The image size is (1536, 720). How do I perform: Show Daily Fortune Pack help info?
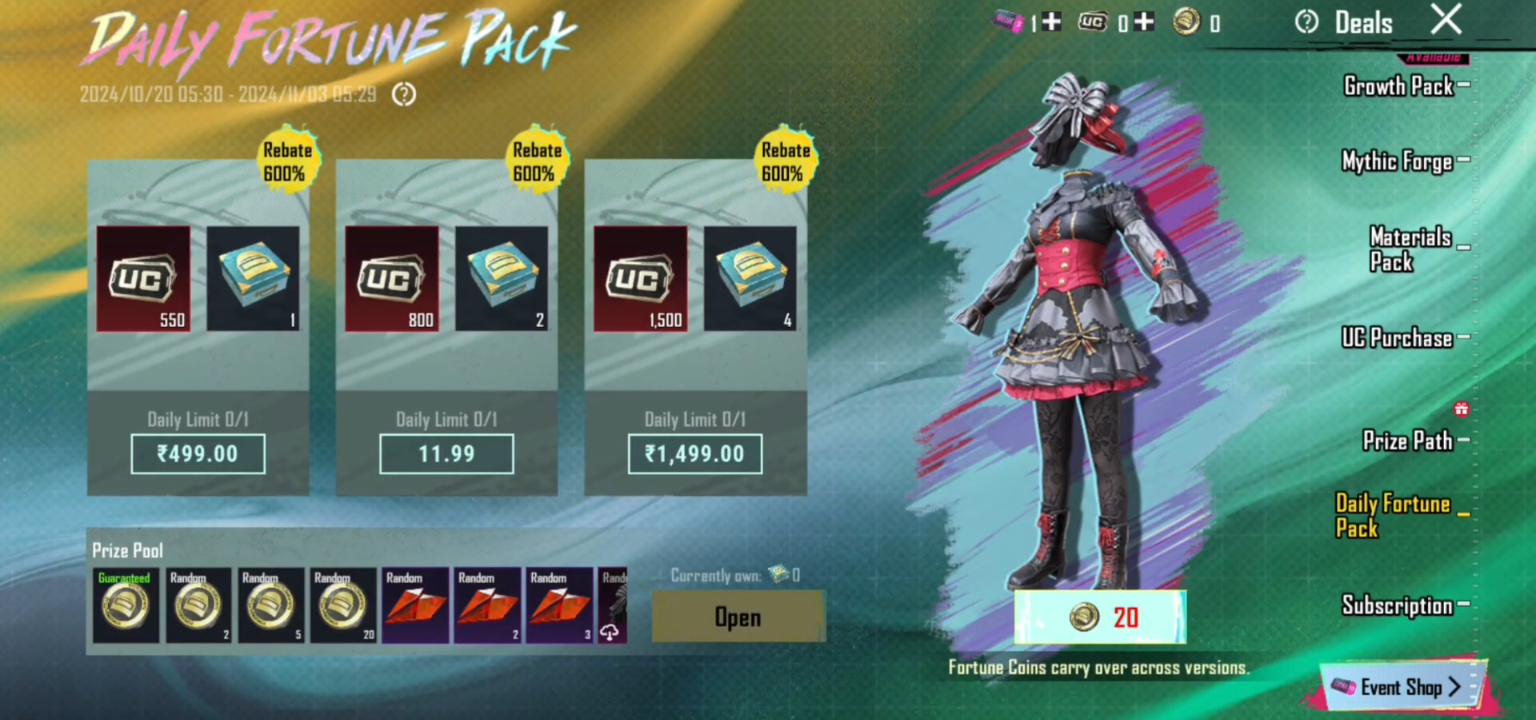tap(404, 95)
